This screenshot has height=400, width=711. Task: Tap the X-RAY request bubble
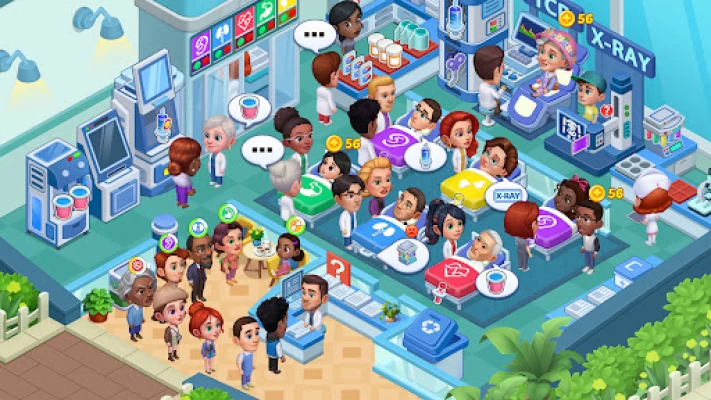pyautogui.click(x=507, y=197)
